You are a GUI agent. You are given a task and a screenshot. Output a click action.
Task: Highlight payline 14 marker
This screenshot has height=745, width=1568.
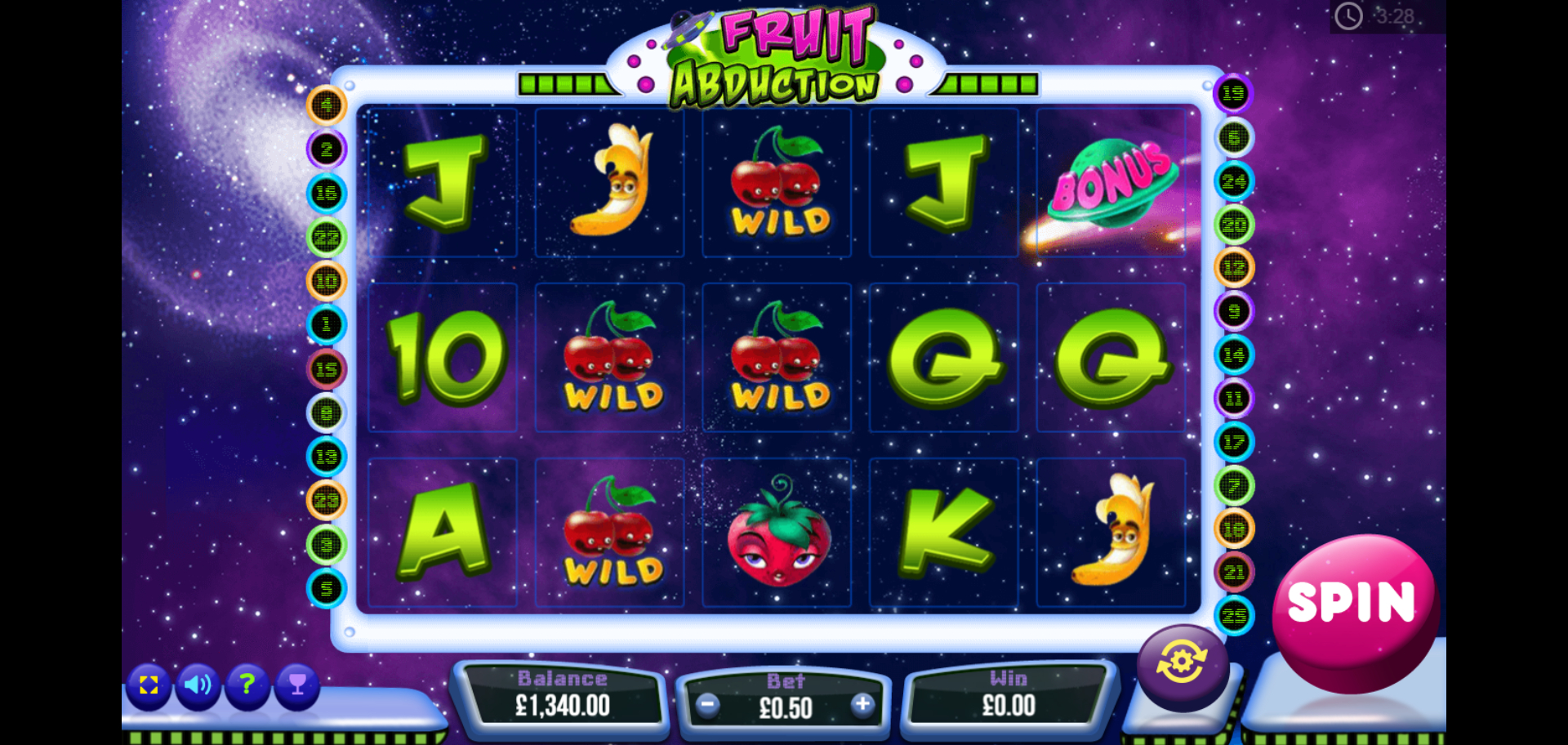(x=1233, y=355)
